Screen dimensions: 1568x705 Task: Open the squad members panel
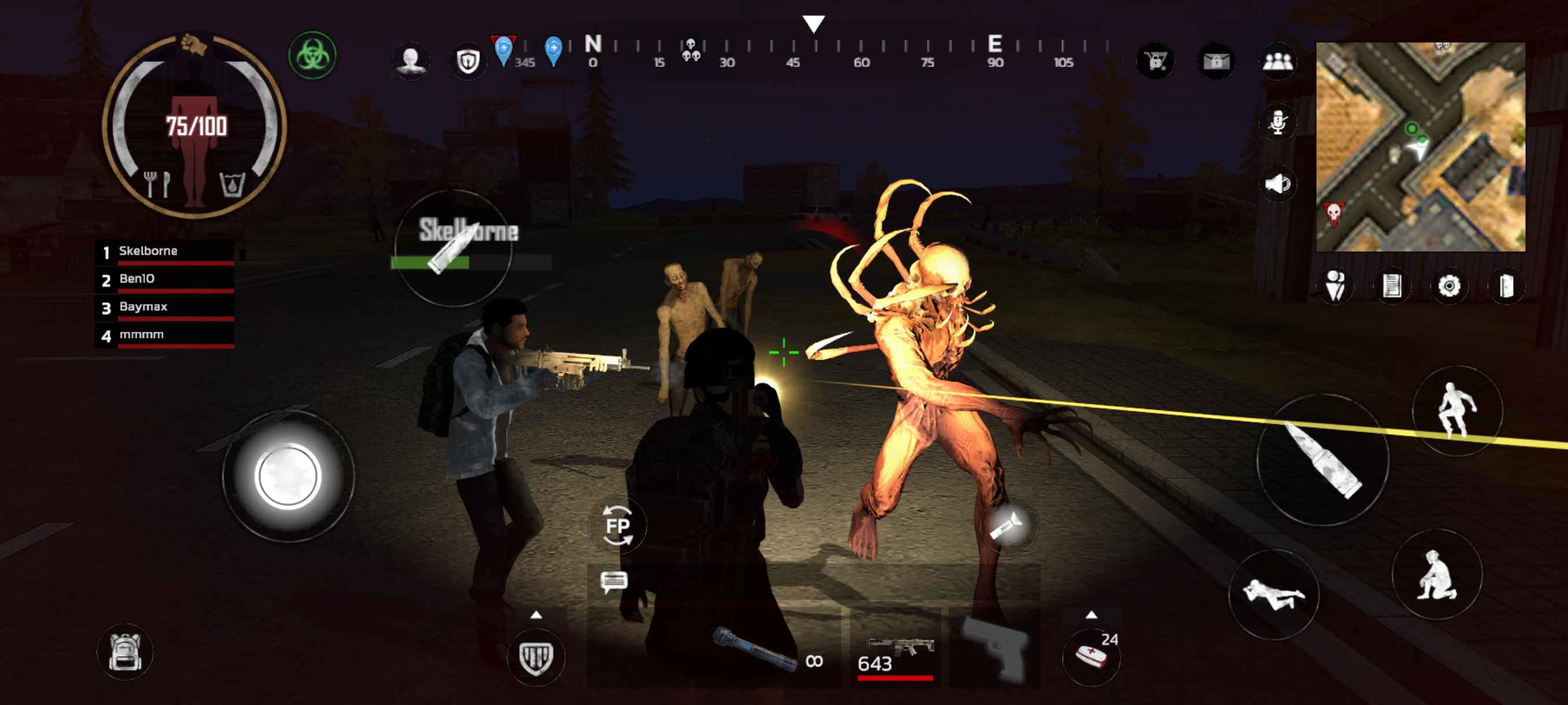pyautogui.click(x=1278, y=62)
